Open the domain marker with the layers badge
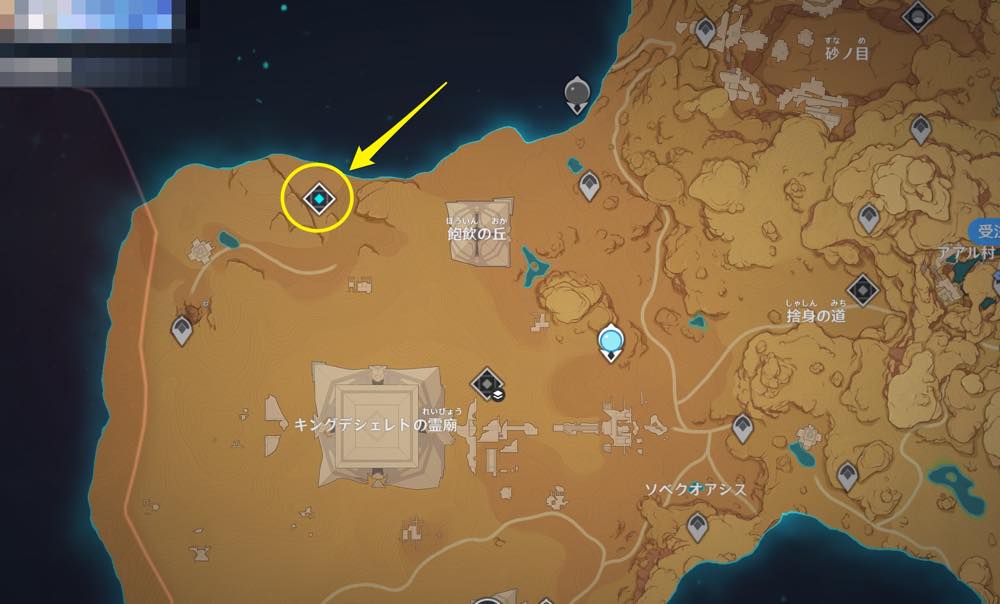 click(x=487, y=383)
